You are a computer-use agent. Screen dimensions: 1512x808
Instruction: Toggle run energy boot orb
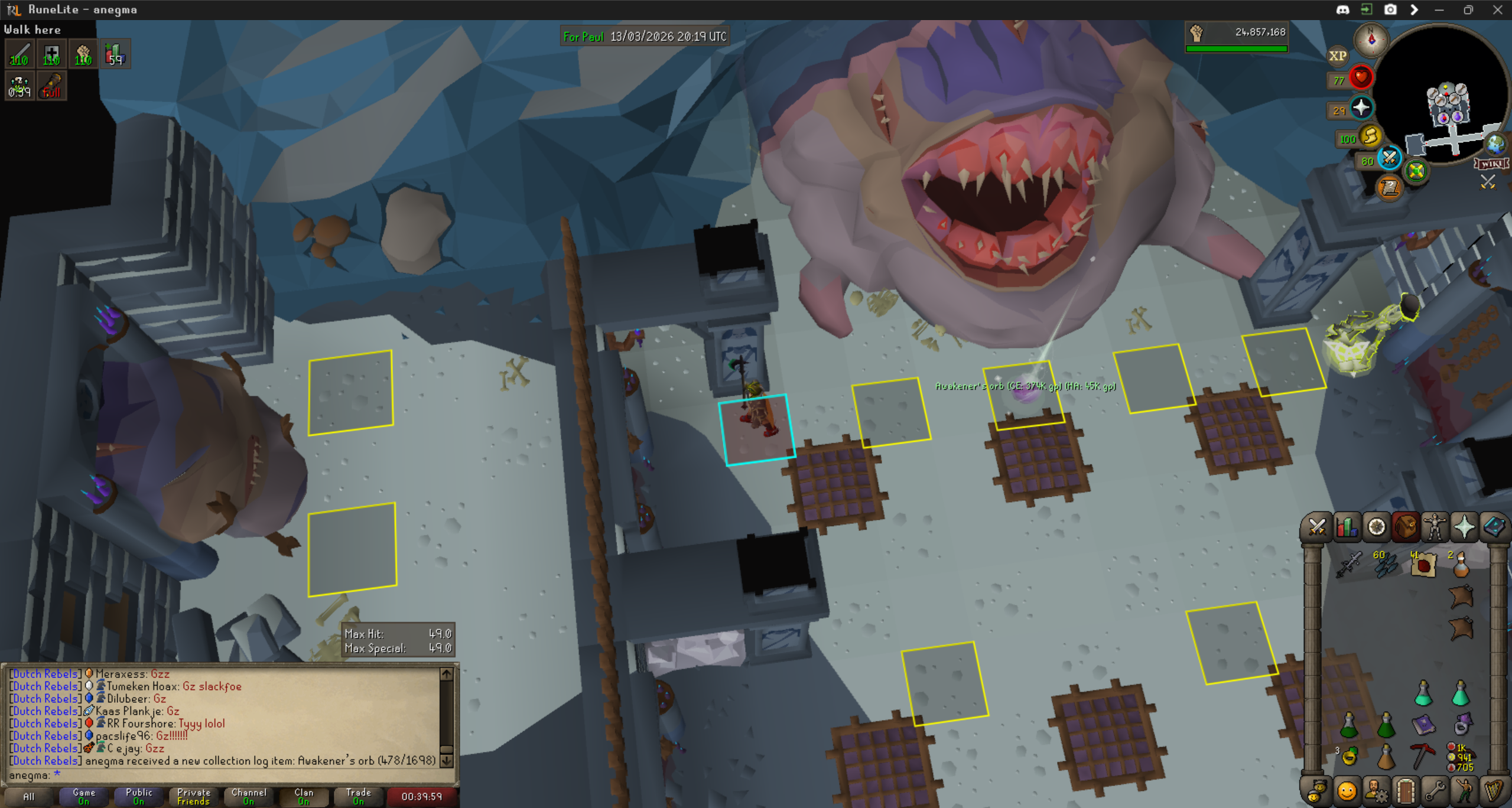pos(1370,137)
